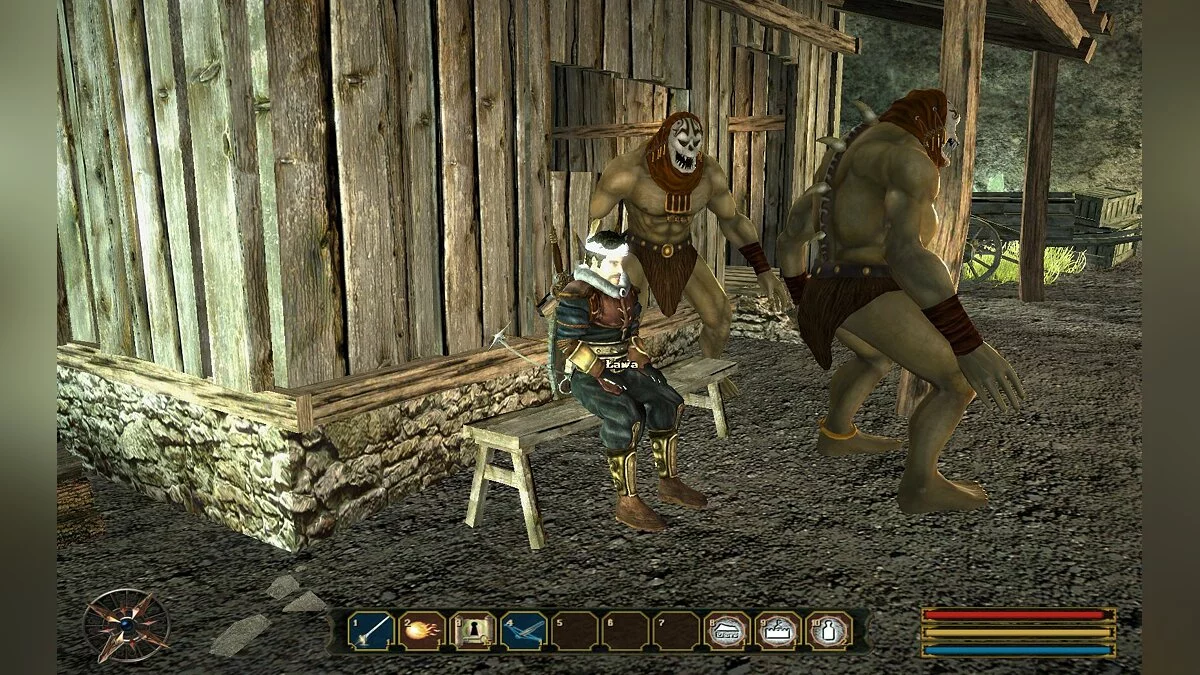The width and height of the screenshot is (1200, 675).
Task: Click the compass in the corner
Action: pos(125,625)
